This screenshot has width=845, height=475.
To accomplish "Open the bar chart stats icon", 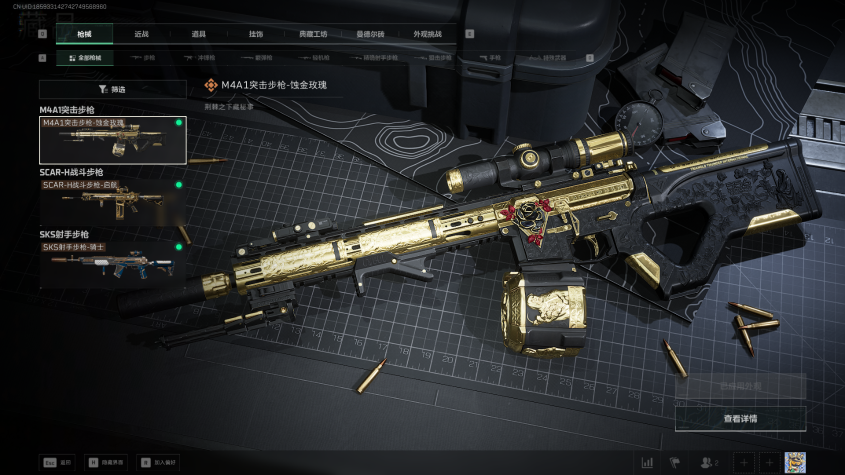I will [x=647, y=462].
